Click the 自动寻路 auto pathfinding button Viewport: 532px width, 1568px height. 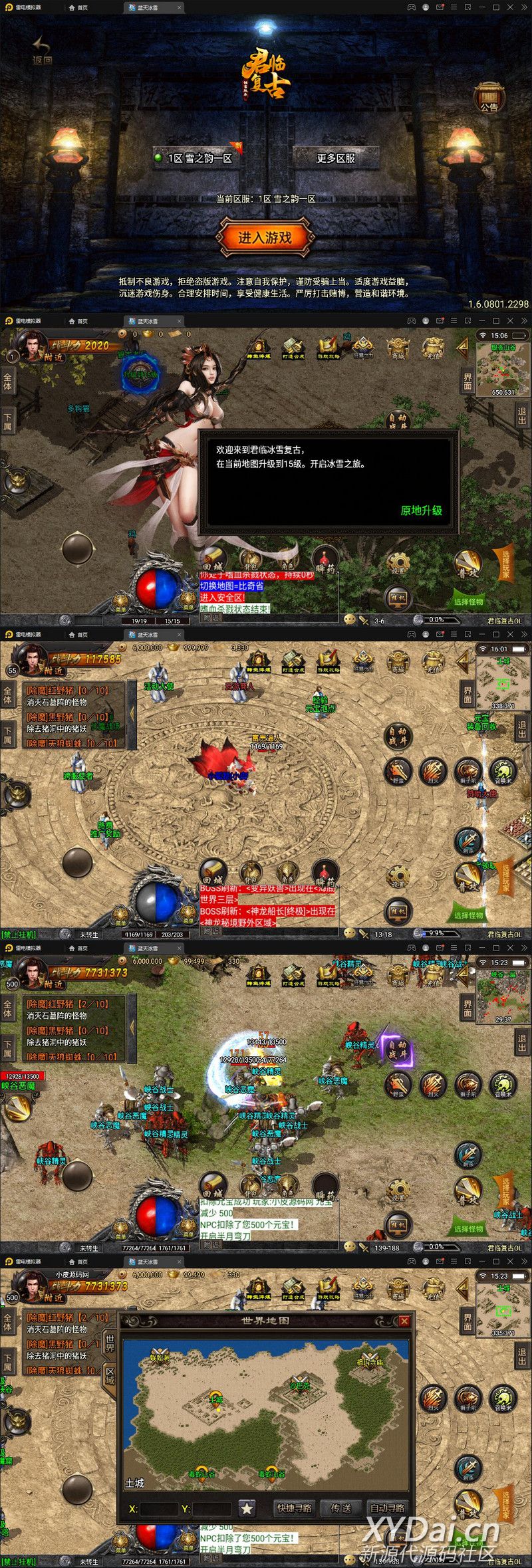pyautogui.click(x=388, y=1508)
